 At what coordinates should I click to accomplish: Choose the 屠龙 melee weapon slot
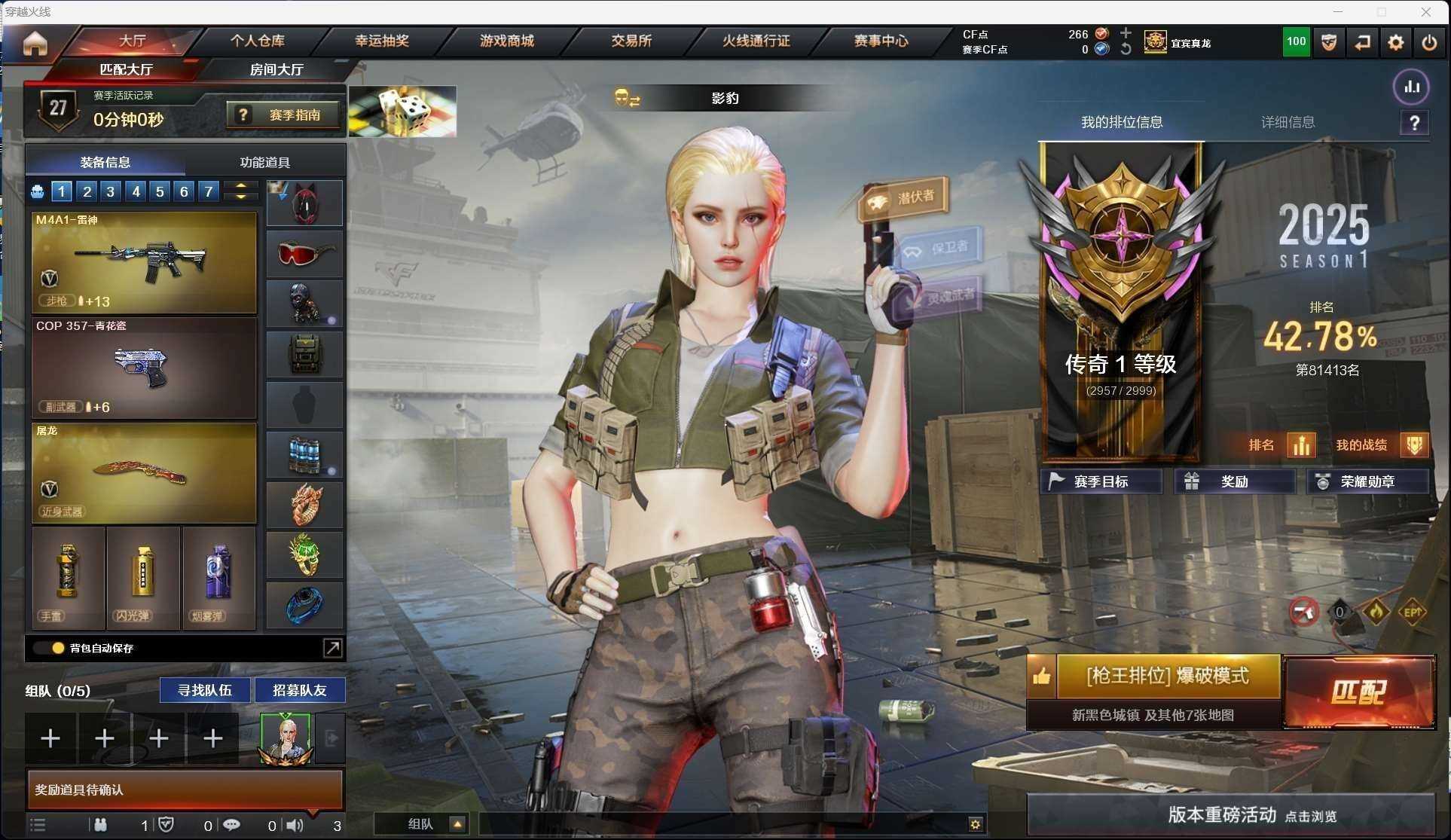point(144,472)
